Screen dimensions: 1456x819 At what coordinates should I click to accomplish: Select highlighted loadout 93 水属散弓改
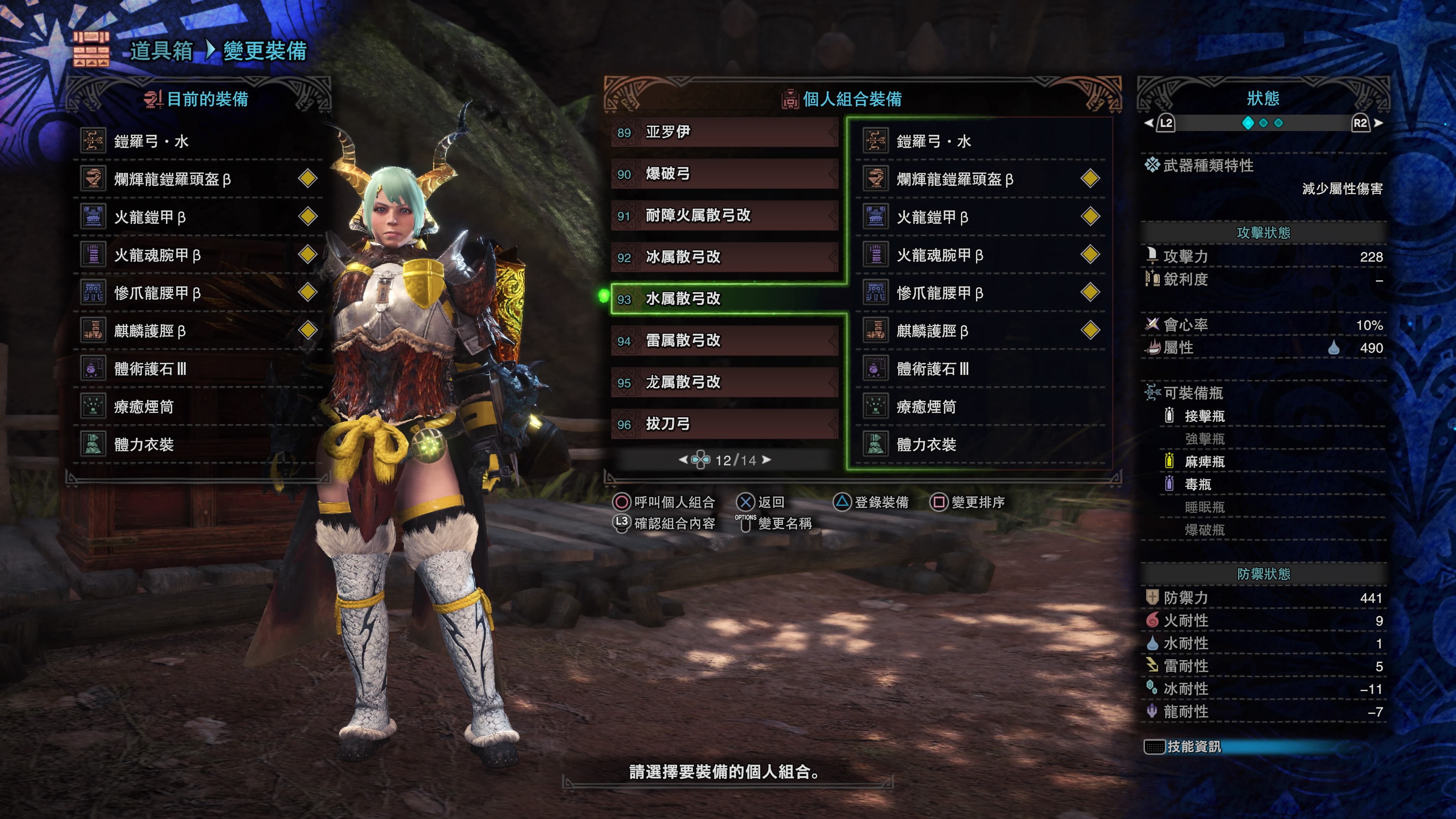pyautogui.click(x=723, y=298)
